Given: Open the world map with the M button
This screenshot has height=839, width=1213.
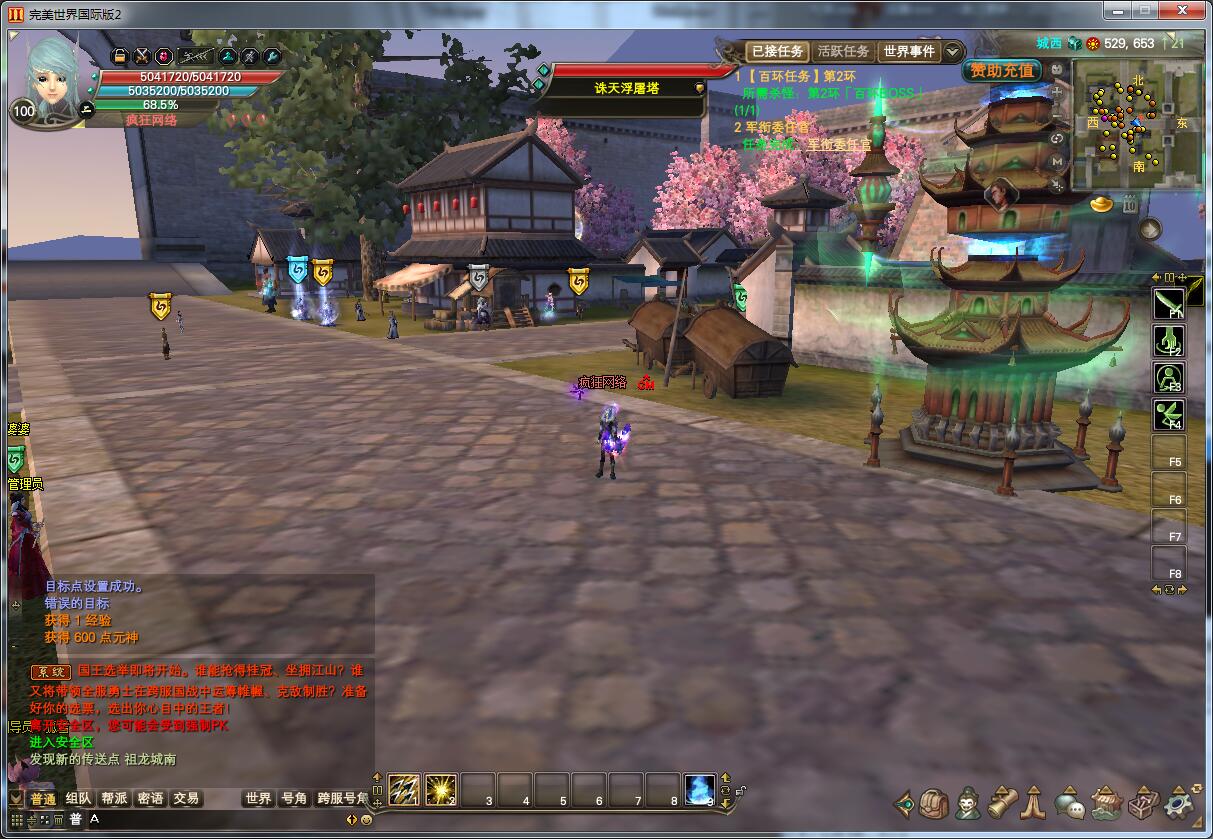Looking at the screenshot, I should point(1058,160).
